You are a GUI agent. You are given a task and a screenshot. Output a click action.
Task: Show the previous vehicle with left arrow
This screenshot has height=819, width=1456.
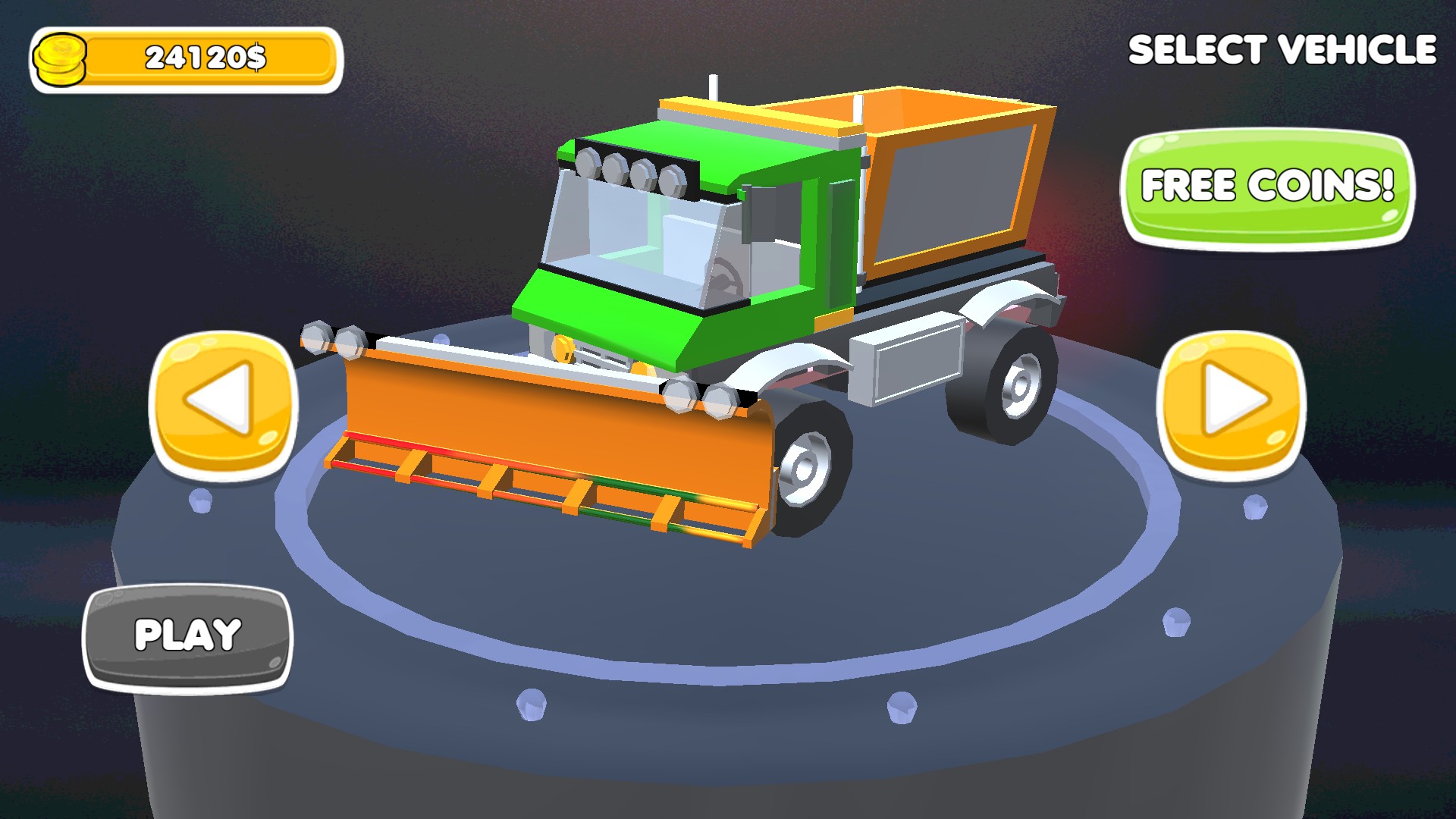pos(223,400)
